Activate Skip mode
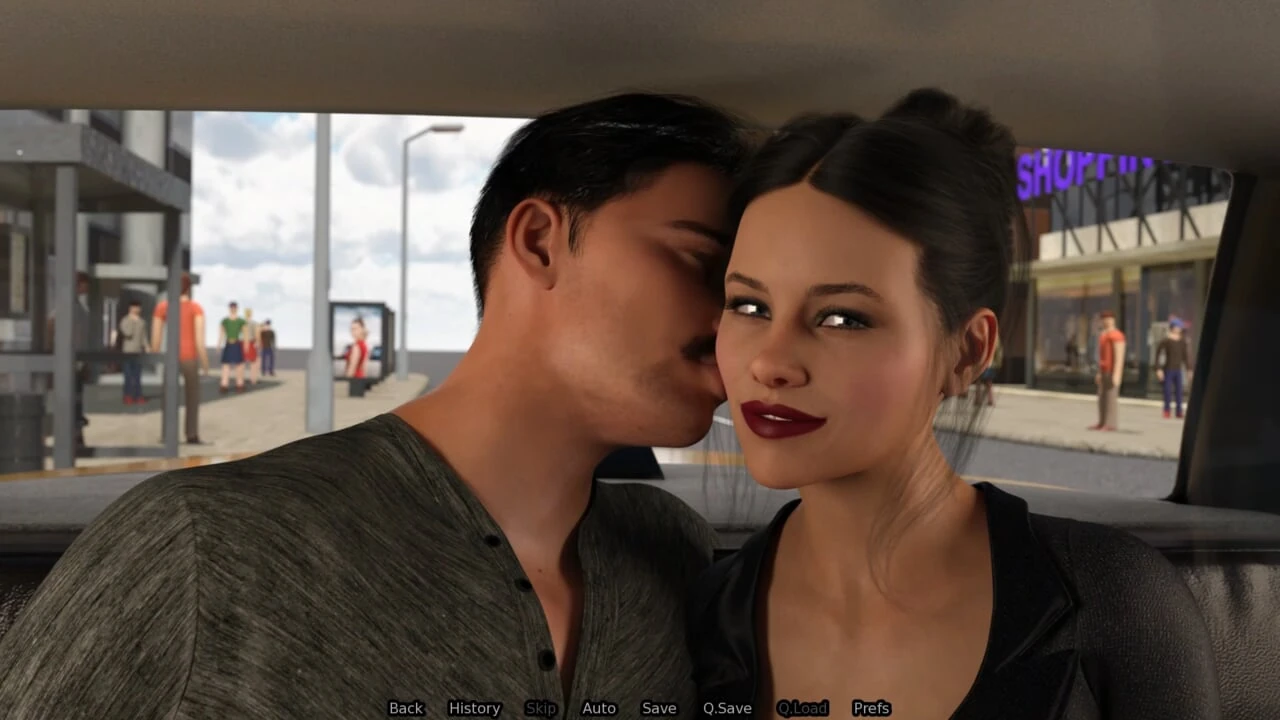The image size is (1280, 720). point(541,708)
